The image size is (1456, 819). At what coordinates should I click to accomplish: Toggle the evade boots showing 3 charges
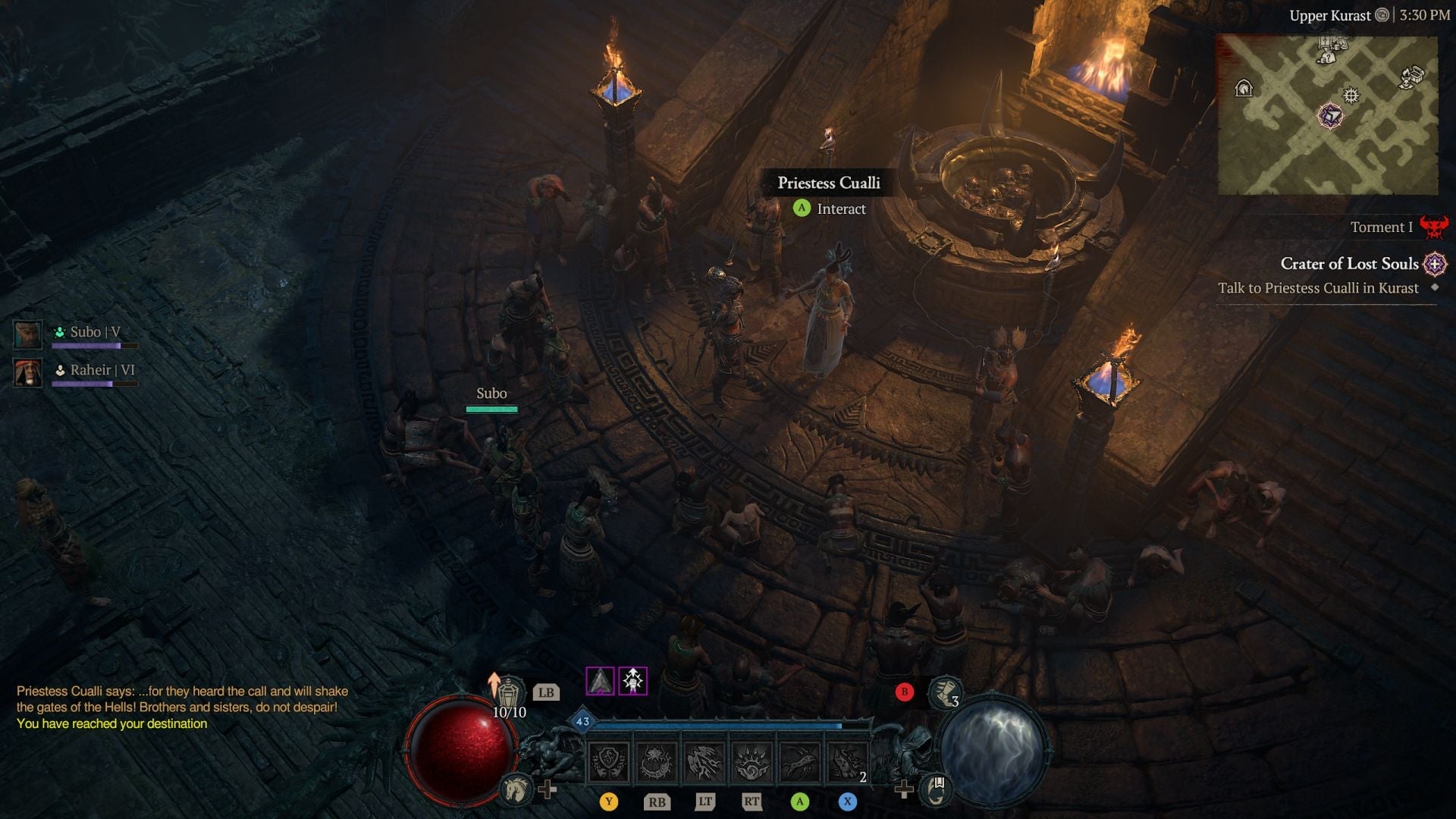point(944,694)
